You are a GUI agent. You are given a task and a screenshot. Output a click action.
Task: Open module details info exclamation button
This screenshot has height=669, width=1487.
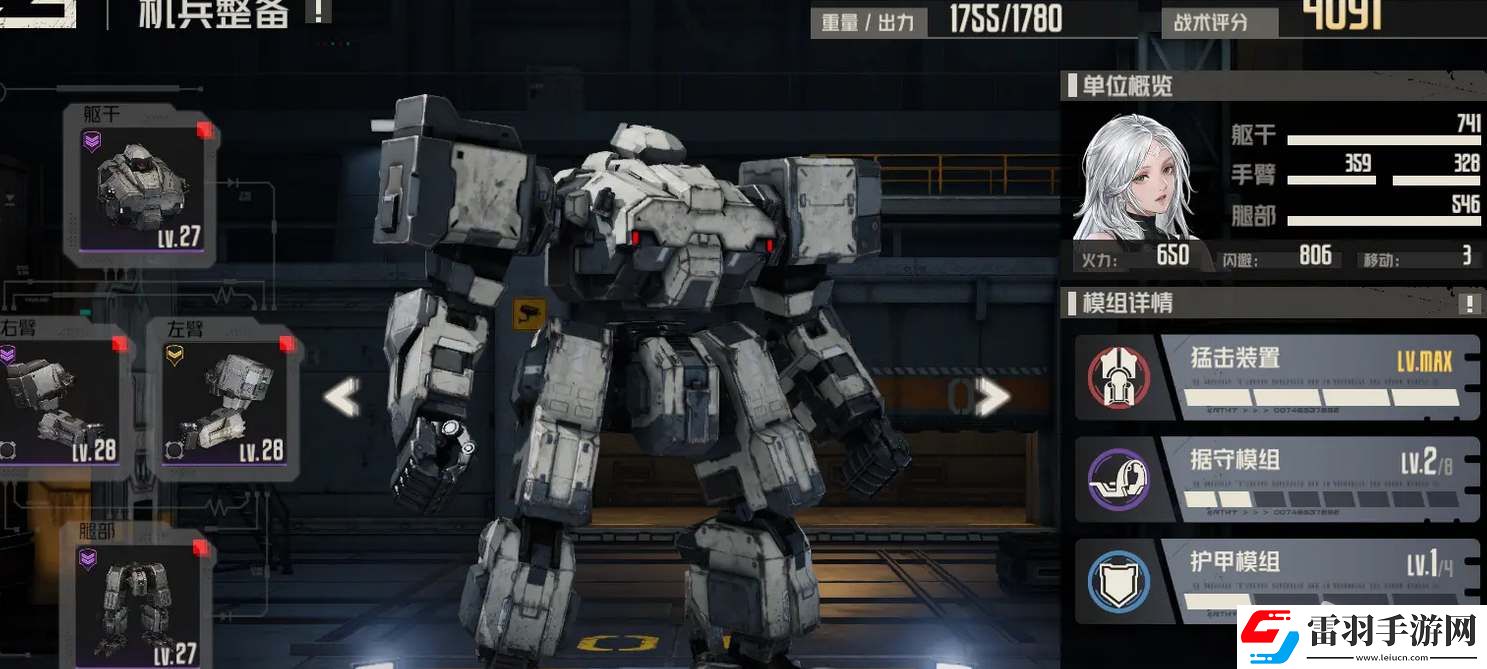(1469, 303)
